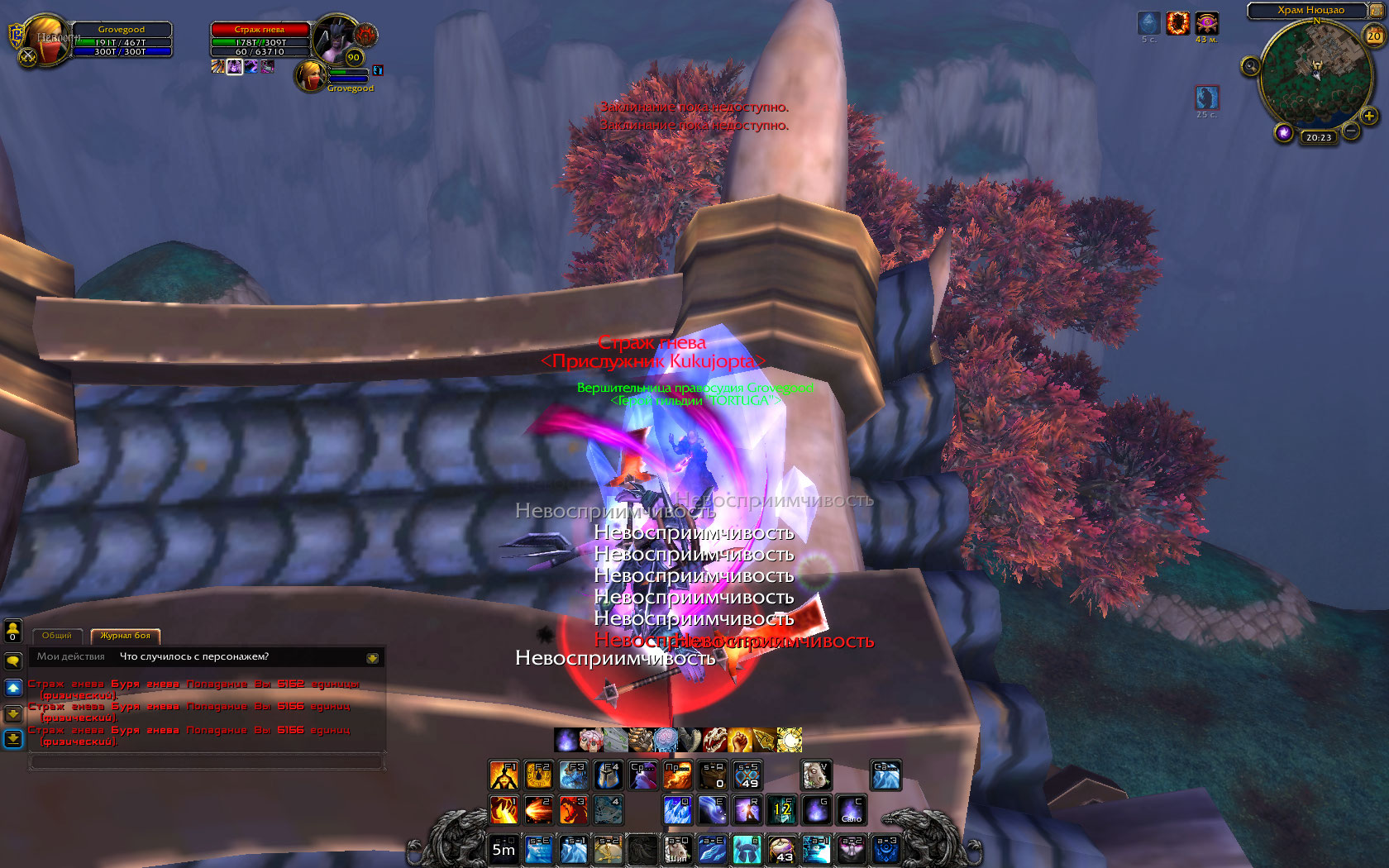The image size is (1389, 868).
Task: Use the dragon breath ability on key 3
Action: (x=573, y=809)
